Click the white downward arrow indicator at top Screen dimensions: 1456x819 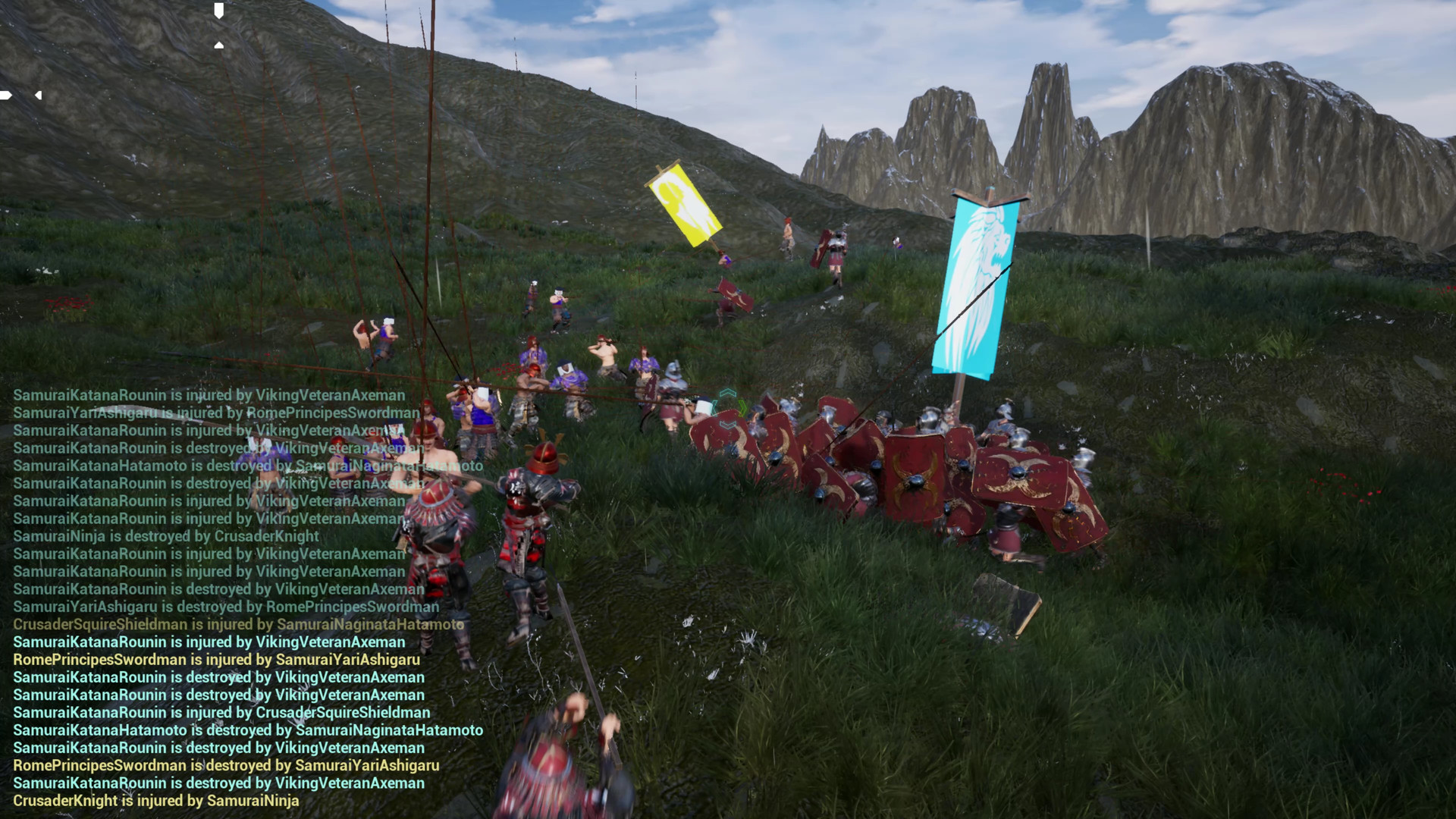218,11
